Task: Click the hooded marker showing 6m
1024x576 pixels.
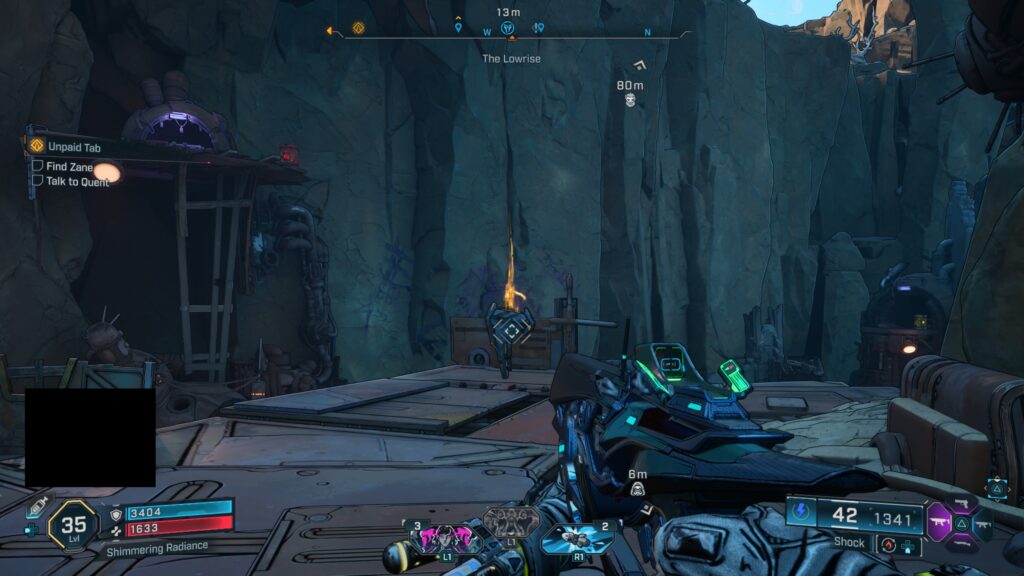Action: tap(637, 489)
